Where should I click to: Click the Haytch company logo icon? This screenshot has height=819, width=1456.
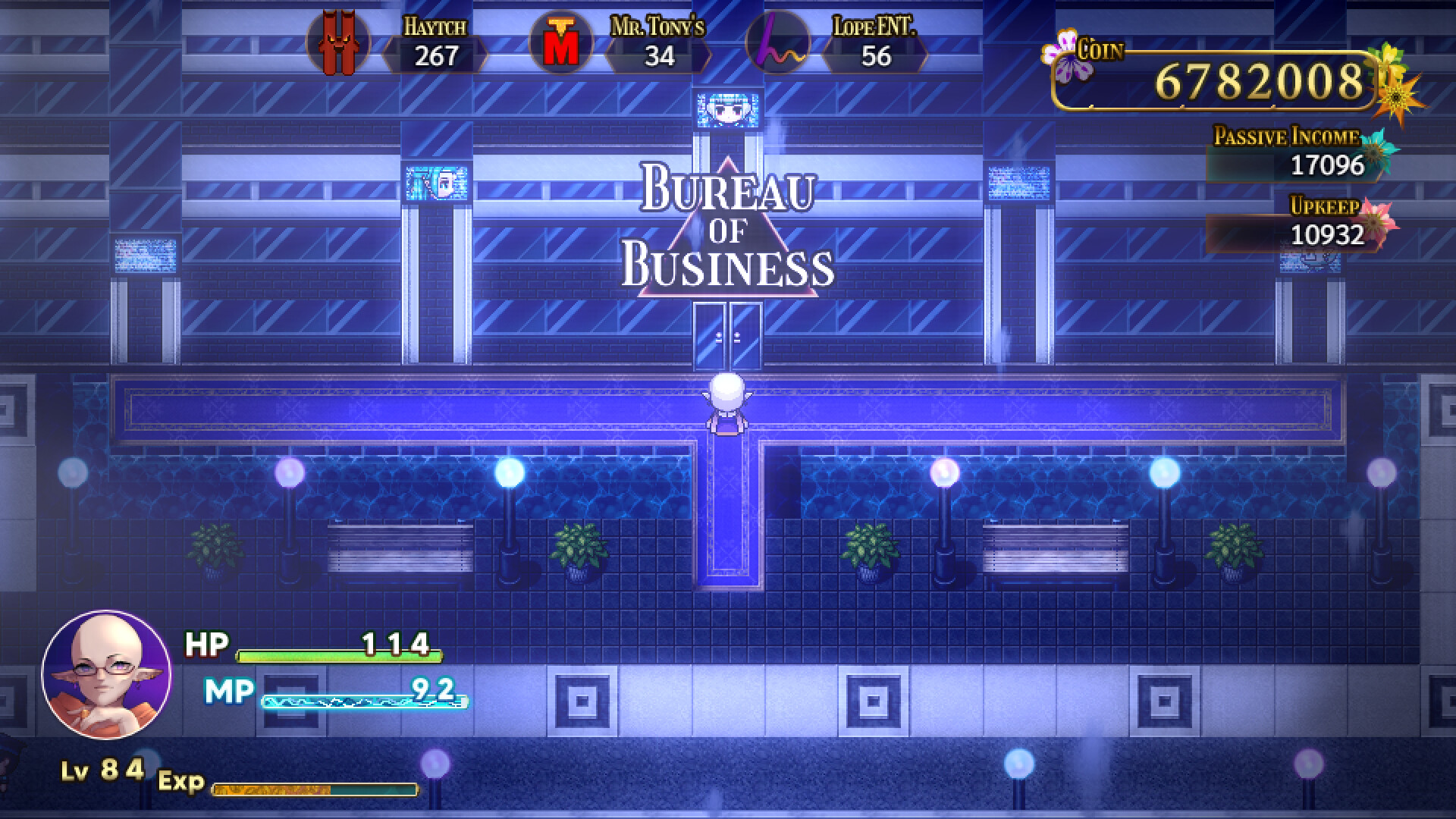pos(339,43)
